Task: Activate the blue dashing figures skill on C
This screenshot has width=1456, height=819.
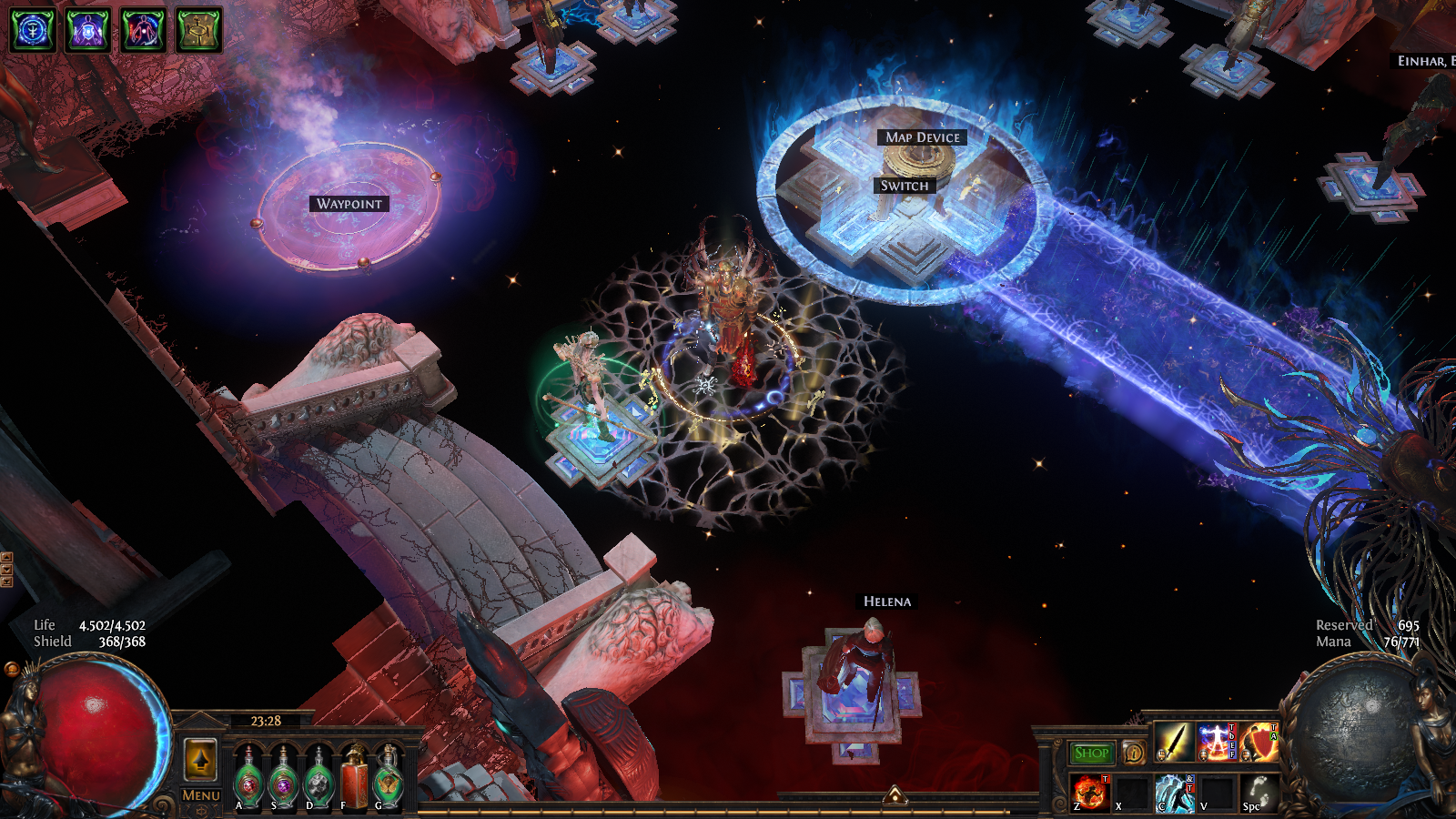Action: pyautogui.click(x=1174, y=792)
